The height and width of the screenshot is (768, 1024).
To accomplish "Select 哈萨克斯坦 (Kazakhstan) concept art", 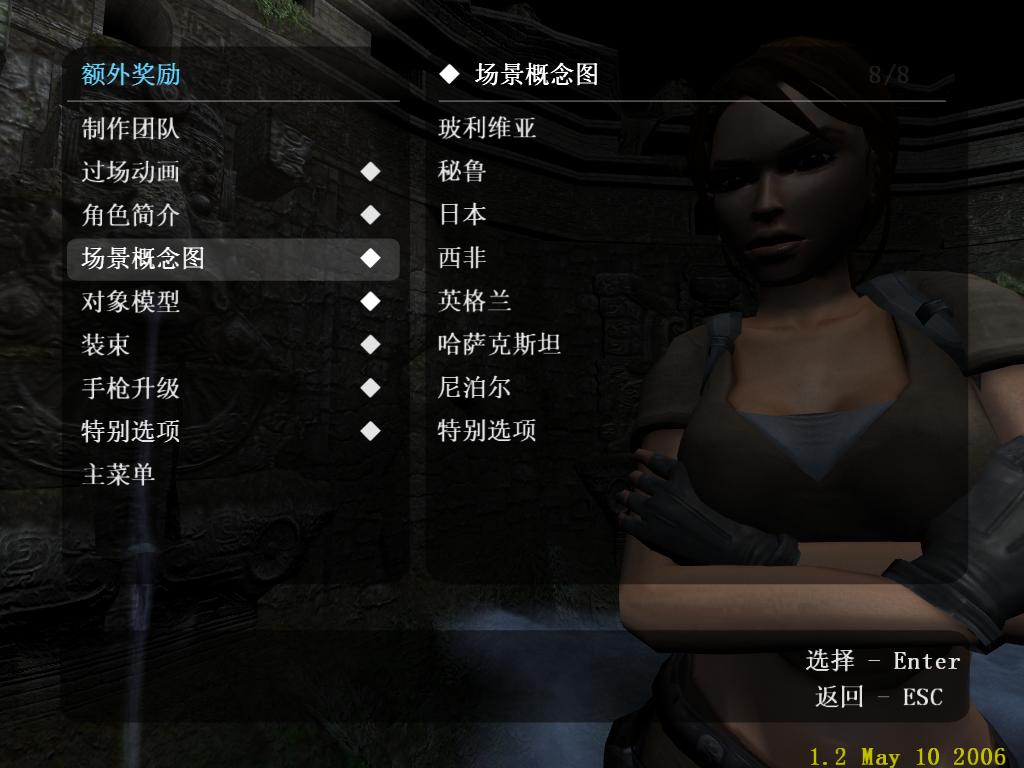I will (x=499, y=345).
